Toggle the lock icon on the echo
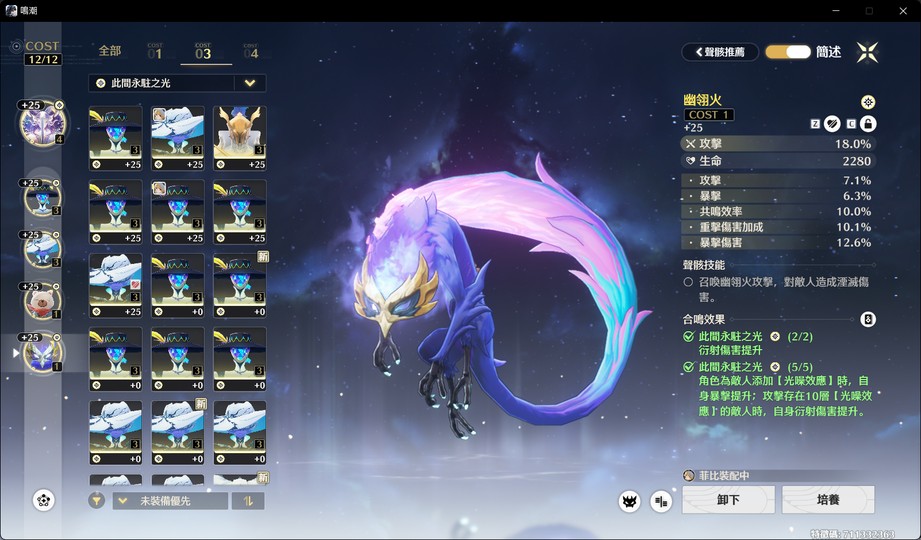This screenshot has width=921, height=540. (868, 123)
